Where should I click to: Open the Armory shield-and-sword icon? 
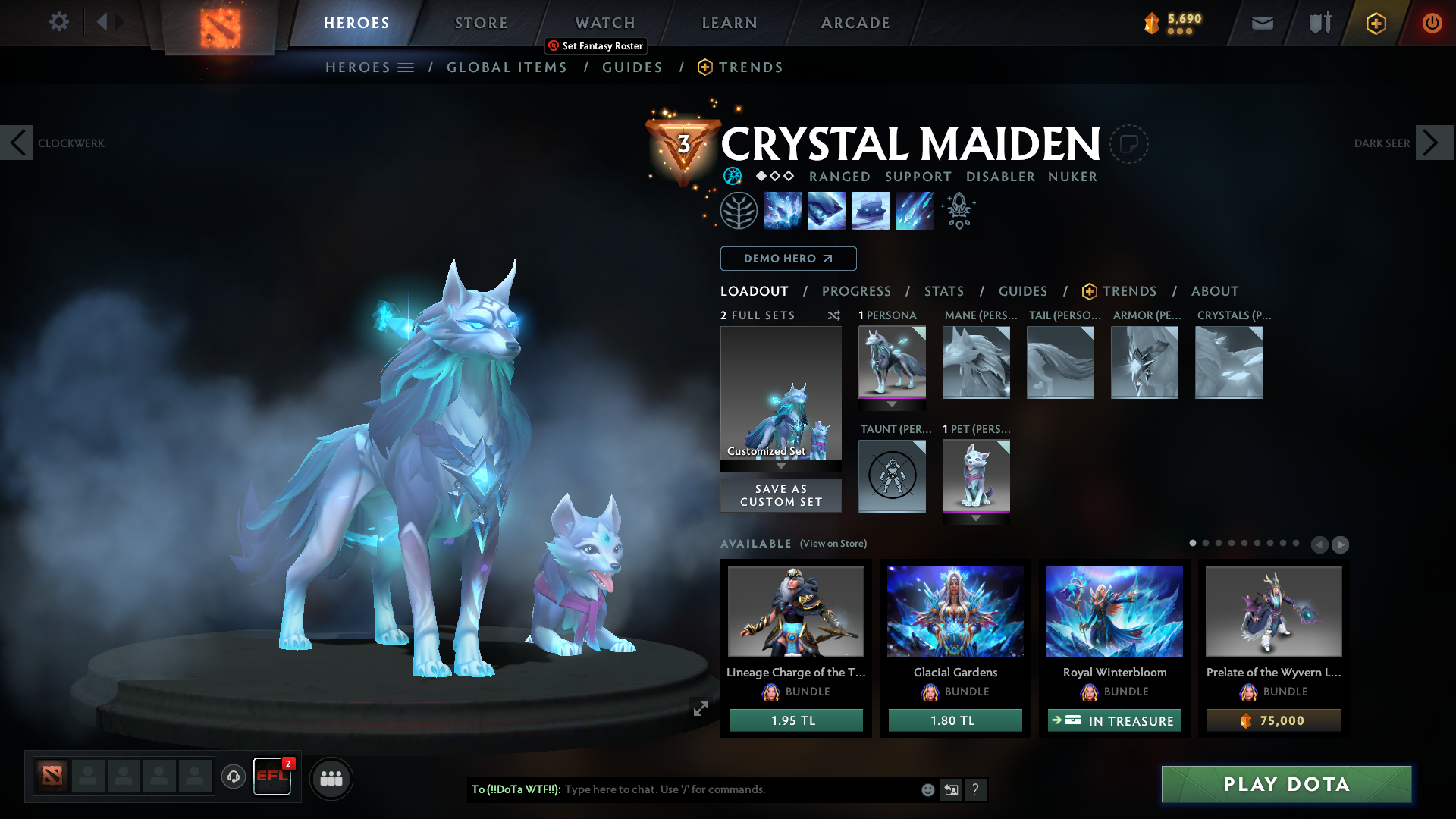1319,23
